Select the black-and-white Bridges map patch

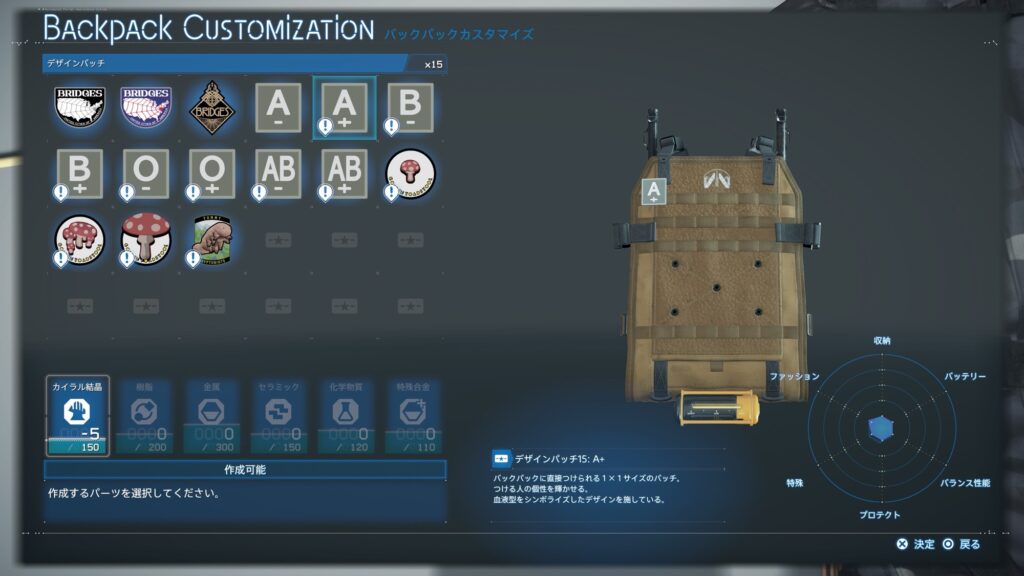point(79,108)
